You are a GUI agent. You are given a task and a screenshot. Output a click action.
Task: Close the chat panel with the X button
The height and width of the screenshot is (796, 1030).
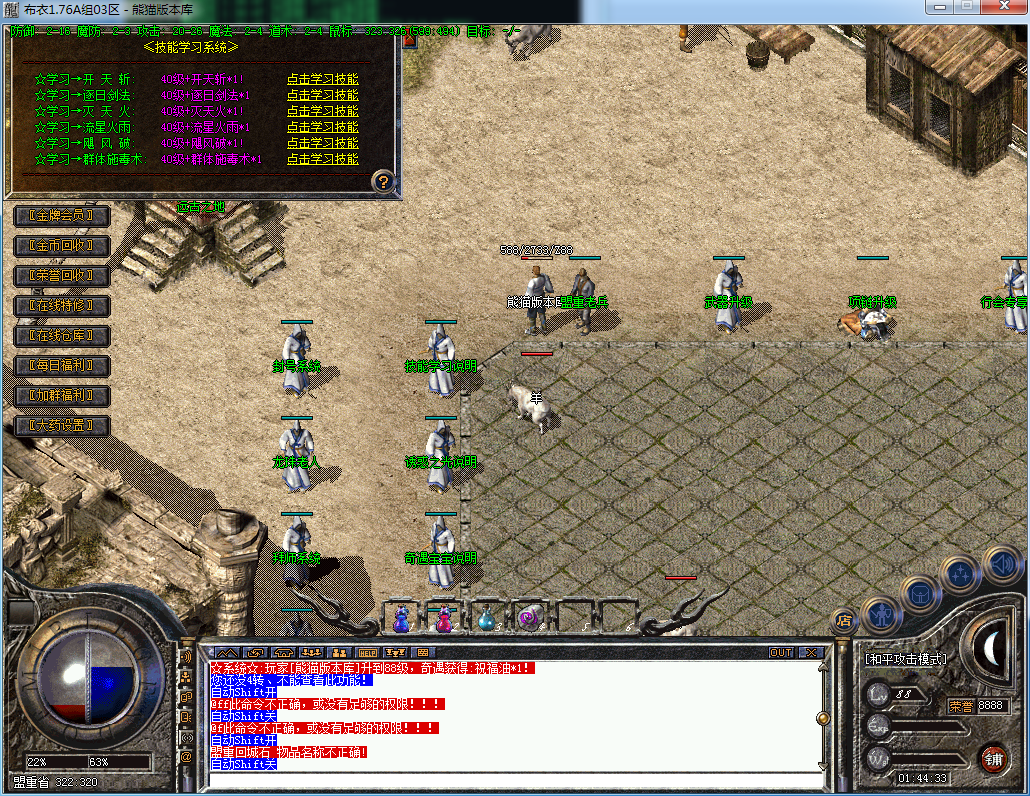(810, 652)
